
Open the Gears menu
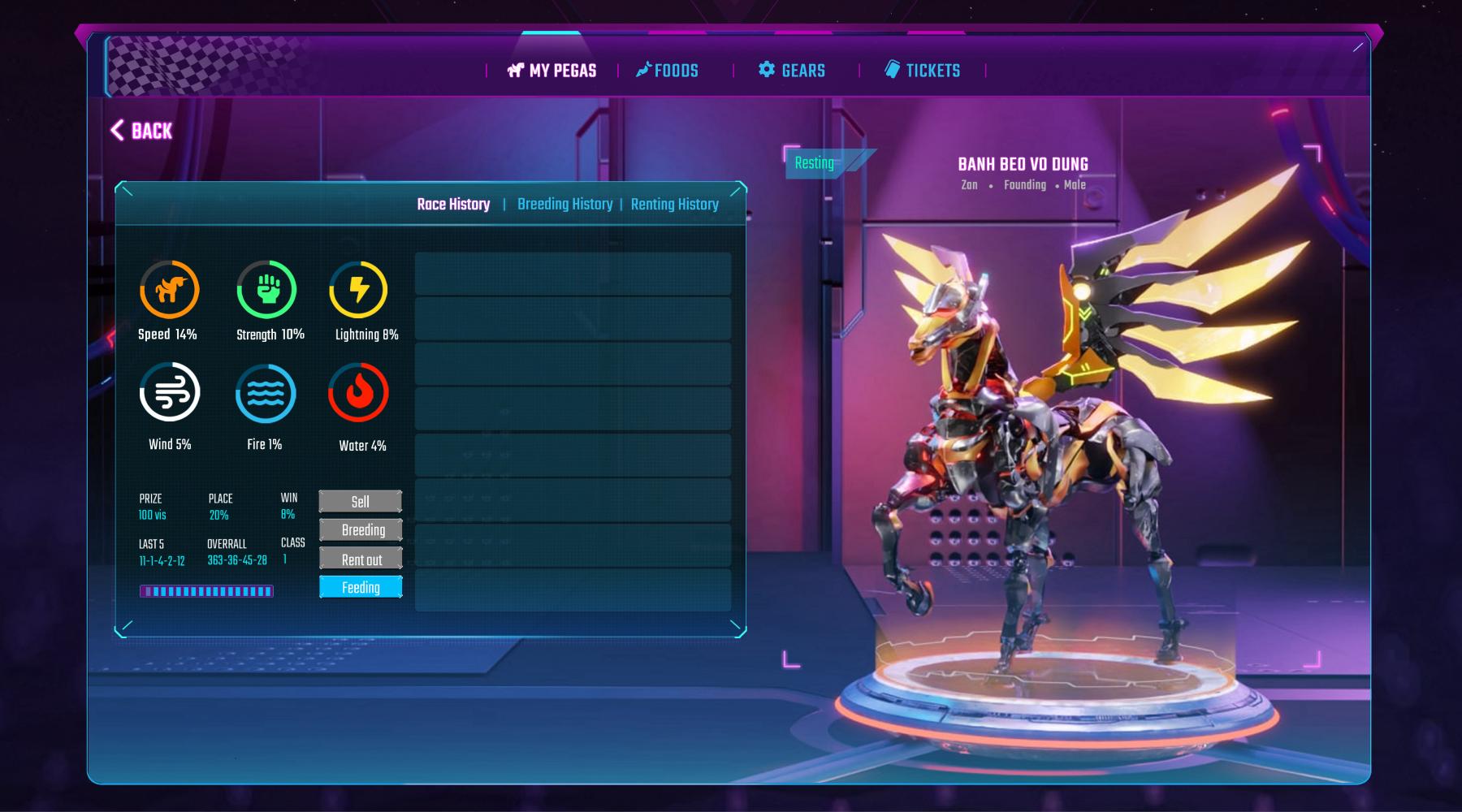792,71
